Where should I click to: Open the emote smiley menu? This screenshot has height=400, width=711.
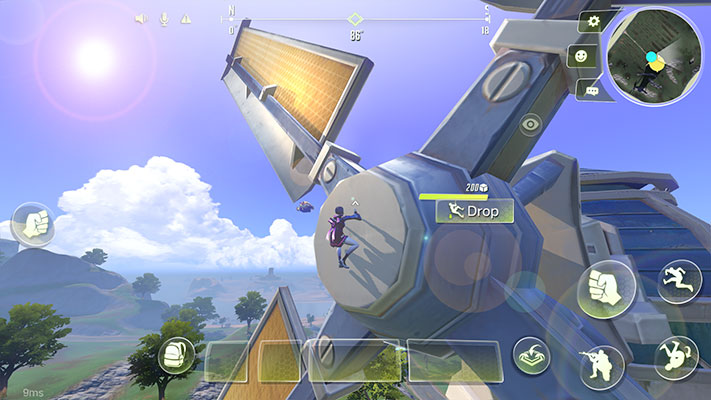coord(577,57)
